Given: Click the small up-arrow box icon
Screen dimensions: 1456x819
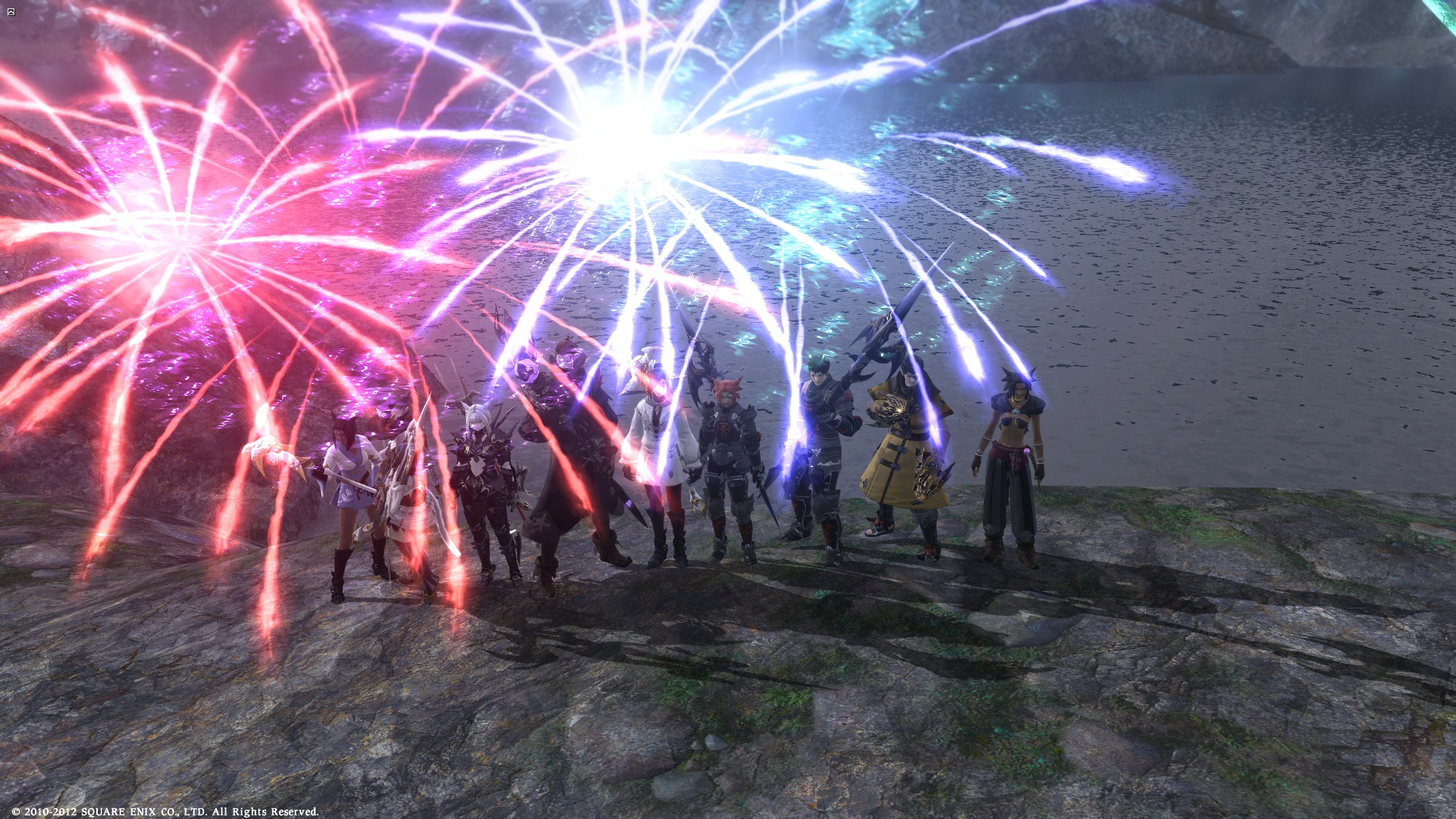Looking at the screenshot, I should tap(11, 12).
